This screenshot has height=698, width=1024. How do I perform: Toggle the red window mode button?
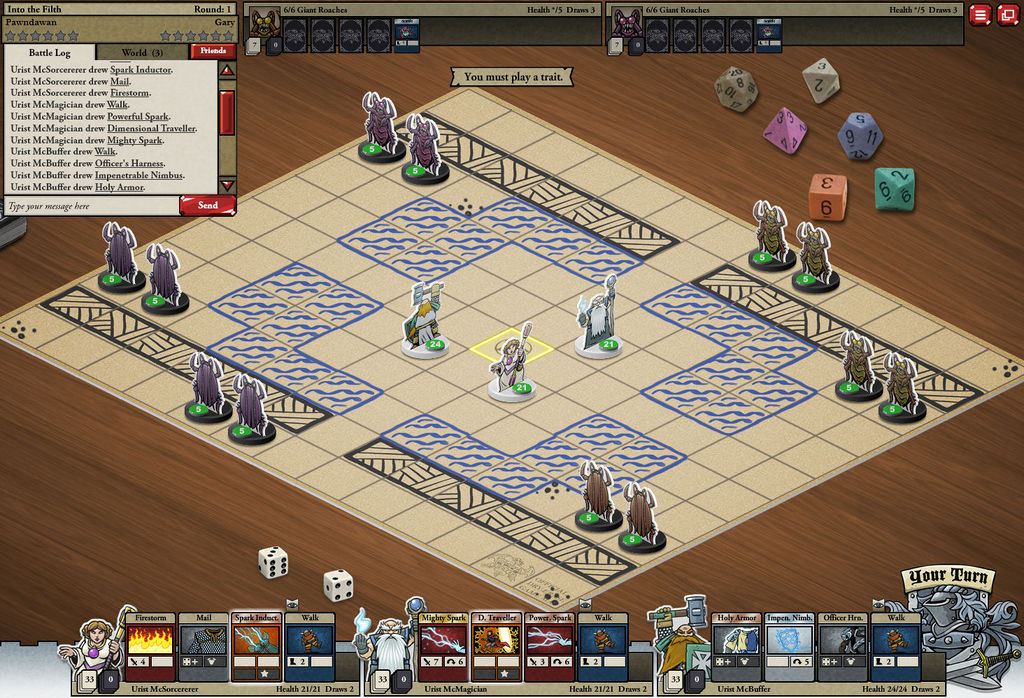pyautogui.click(x=1006, y=15)
